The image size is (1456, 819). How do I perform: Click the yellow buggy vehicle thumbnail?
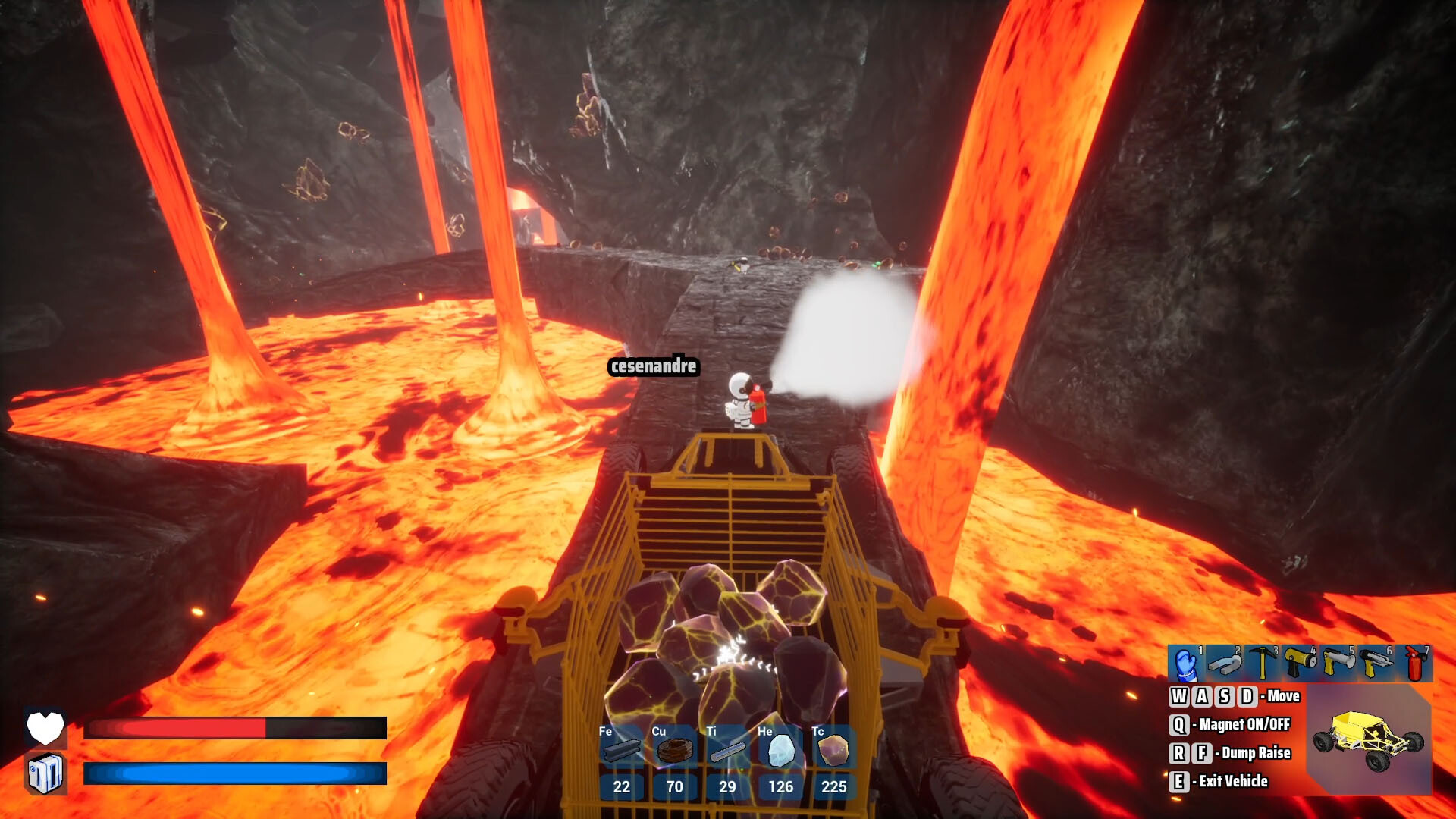[1369, 739]
